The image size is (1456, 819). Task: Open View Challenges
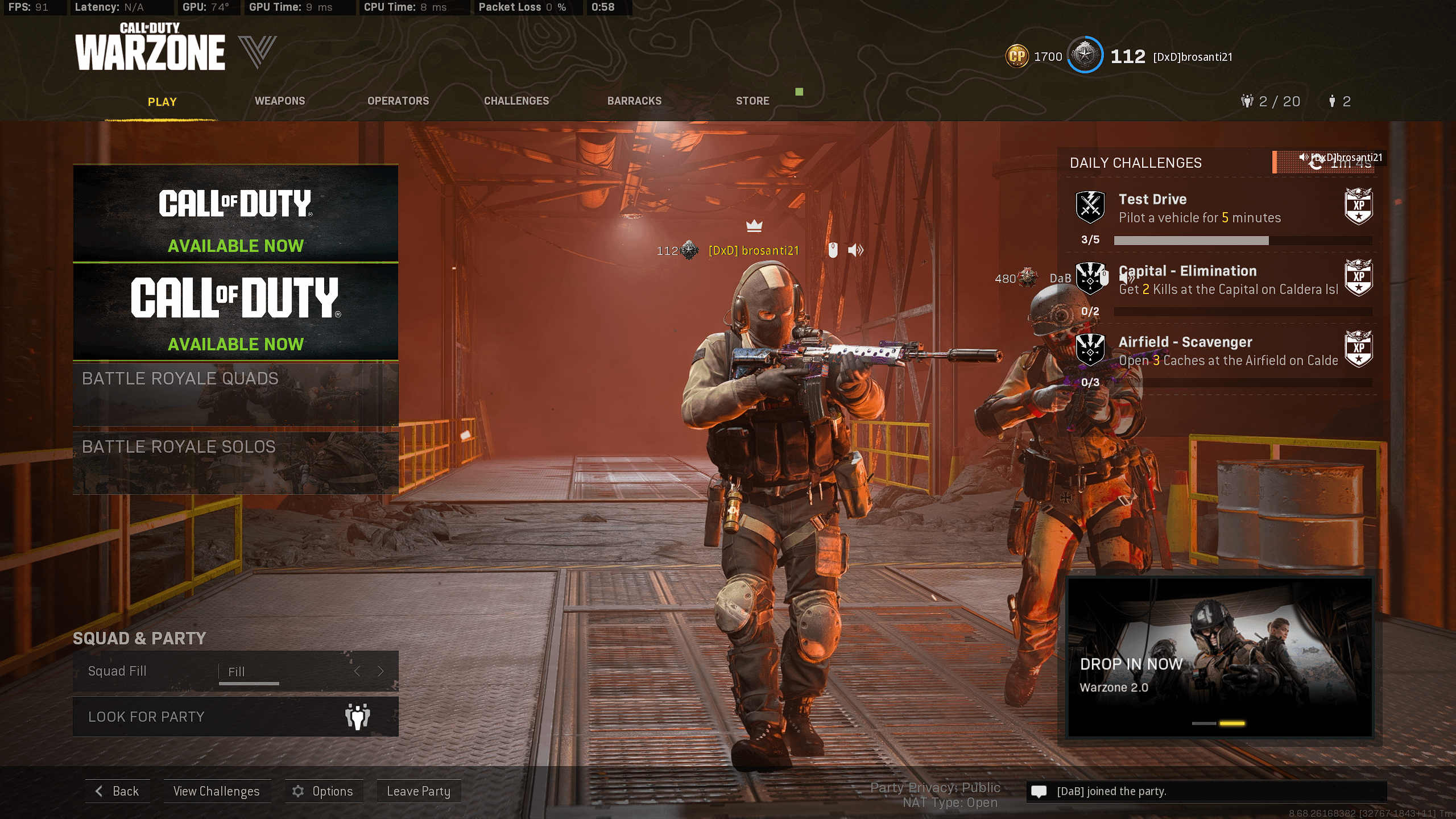pos(217,791)
